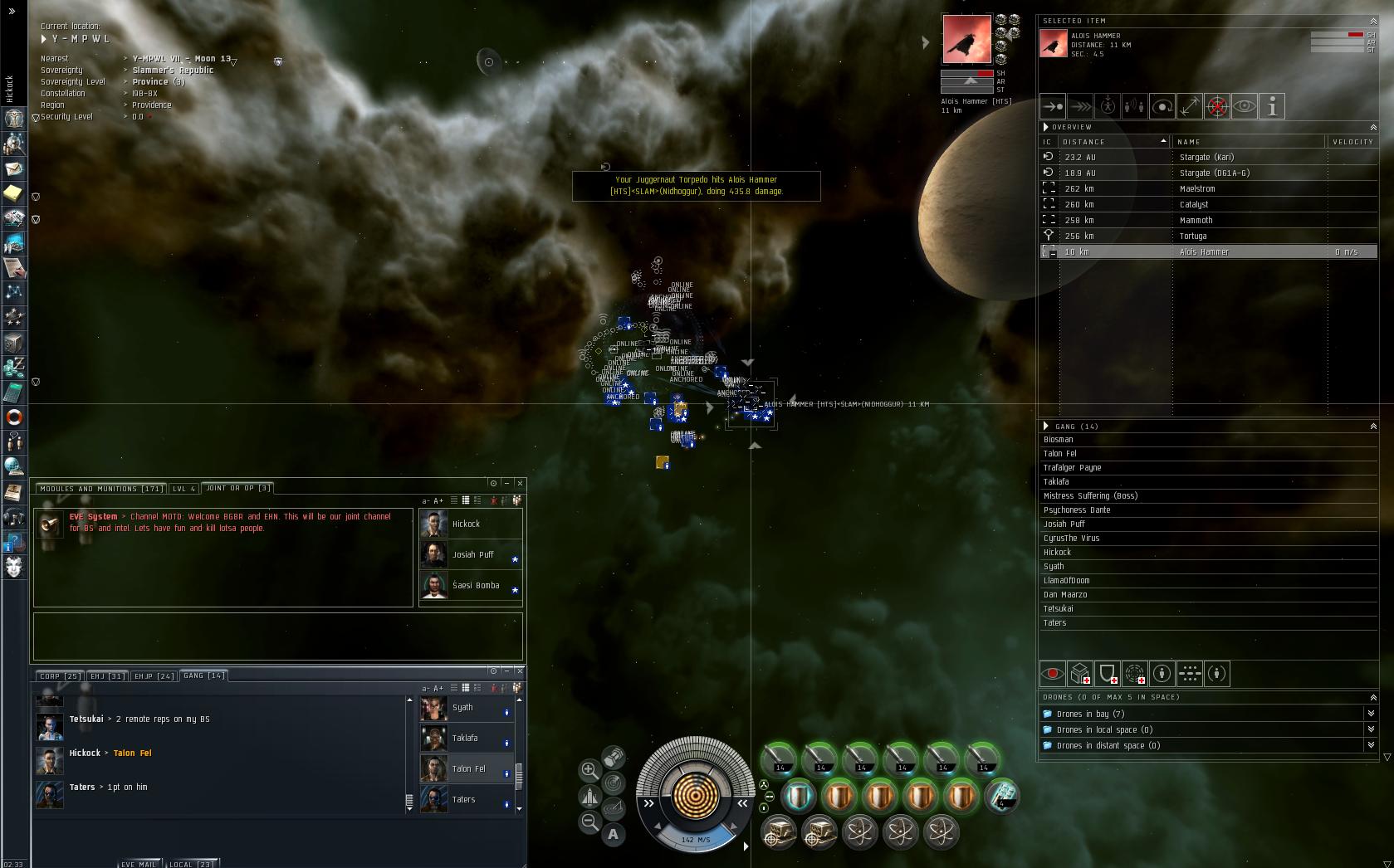
Task: Close the gang chat window
Action: (x=521, y=671)
